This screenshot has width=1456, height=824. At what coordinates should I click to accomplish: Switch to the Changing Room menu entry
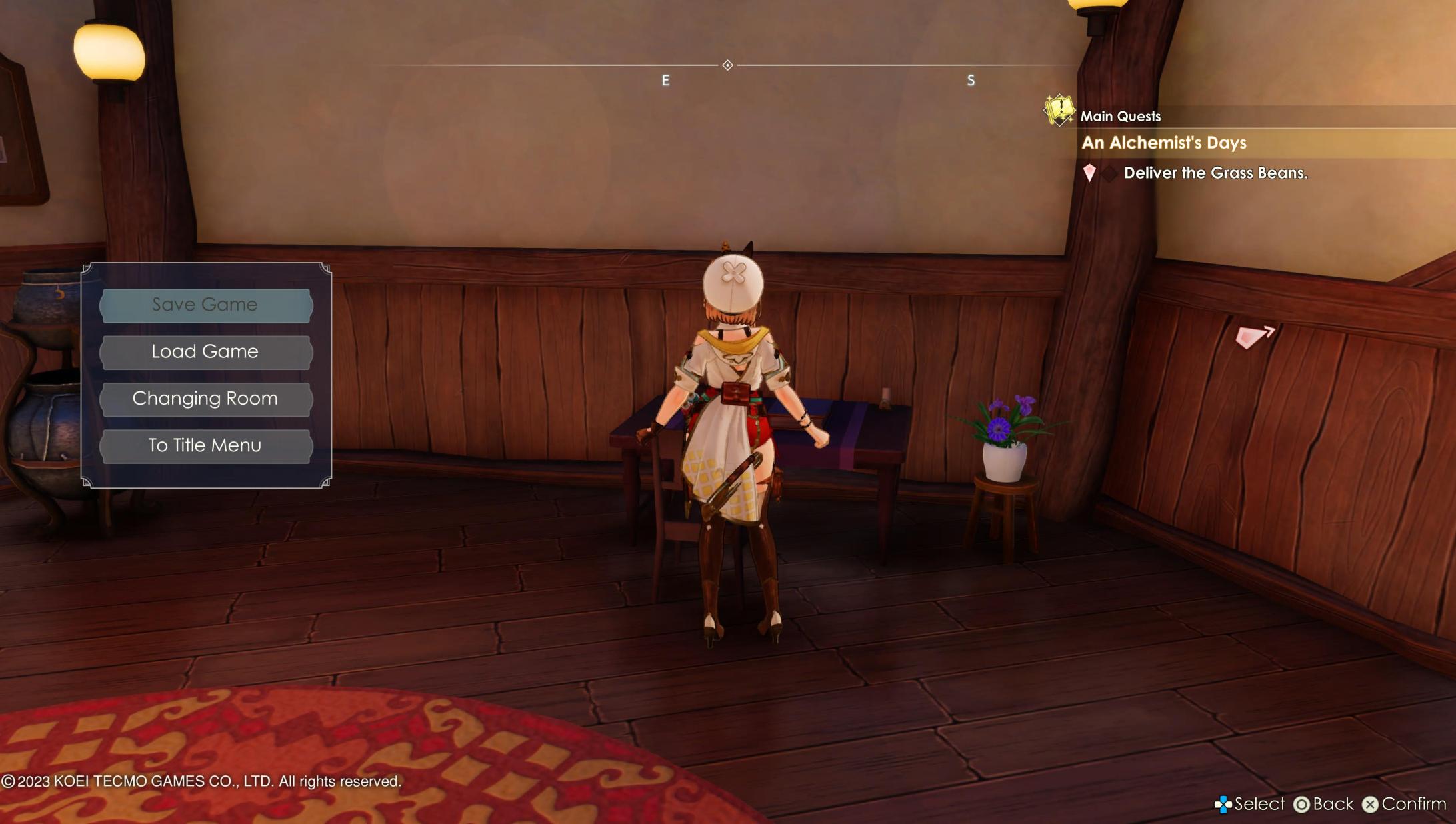pyautogui.click(x=205, y=399)
